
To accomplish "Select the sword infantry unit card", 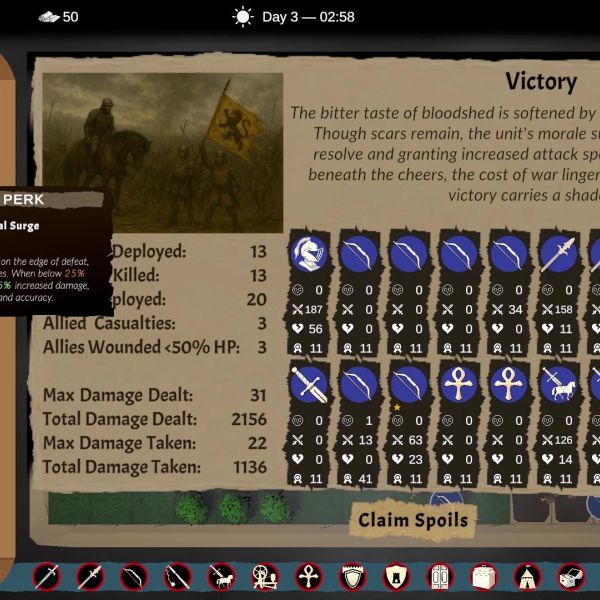I will click(x=308, y=384).
